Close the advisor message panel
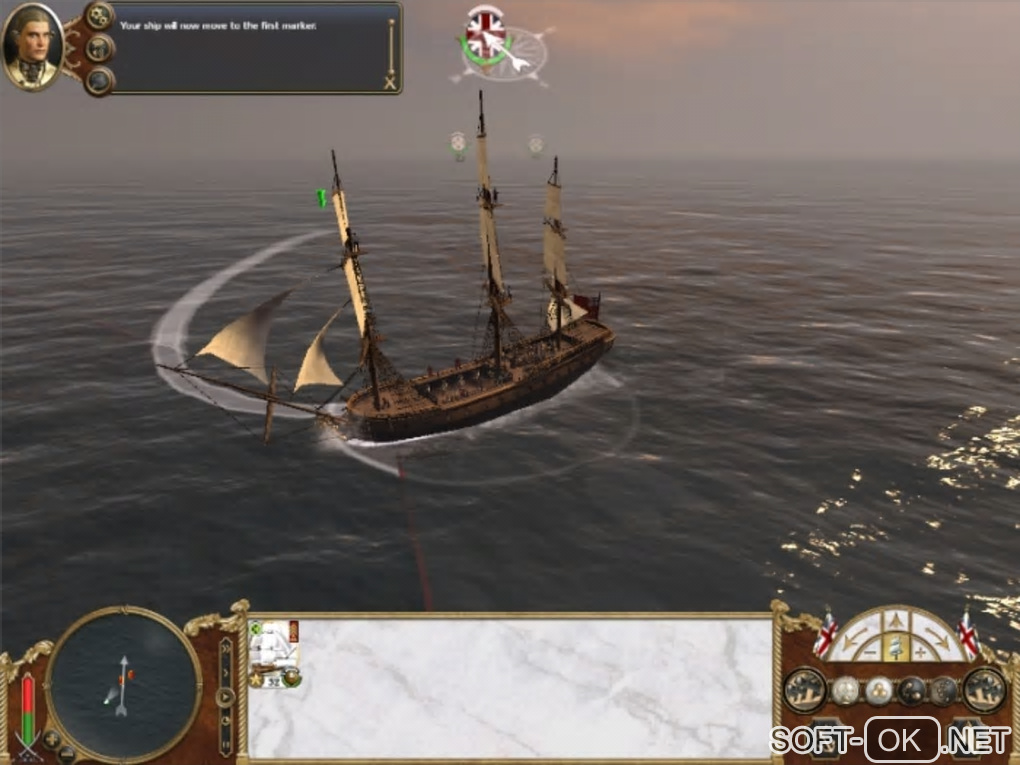 (x=390, y=83)
